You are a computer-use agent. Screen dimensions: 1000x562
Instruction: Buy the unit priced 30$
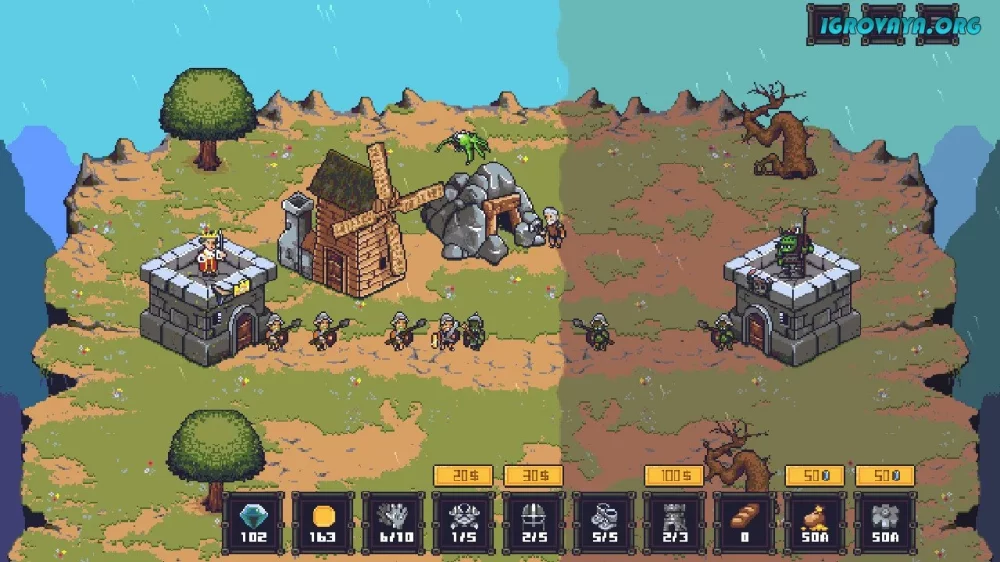coord(533,476)
